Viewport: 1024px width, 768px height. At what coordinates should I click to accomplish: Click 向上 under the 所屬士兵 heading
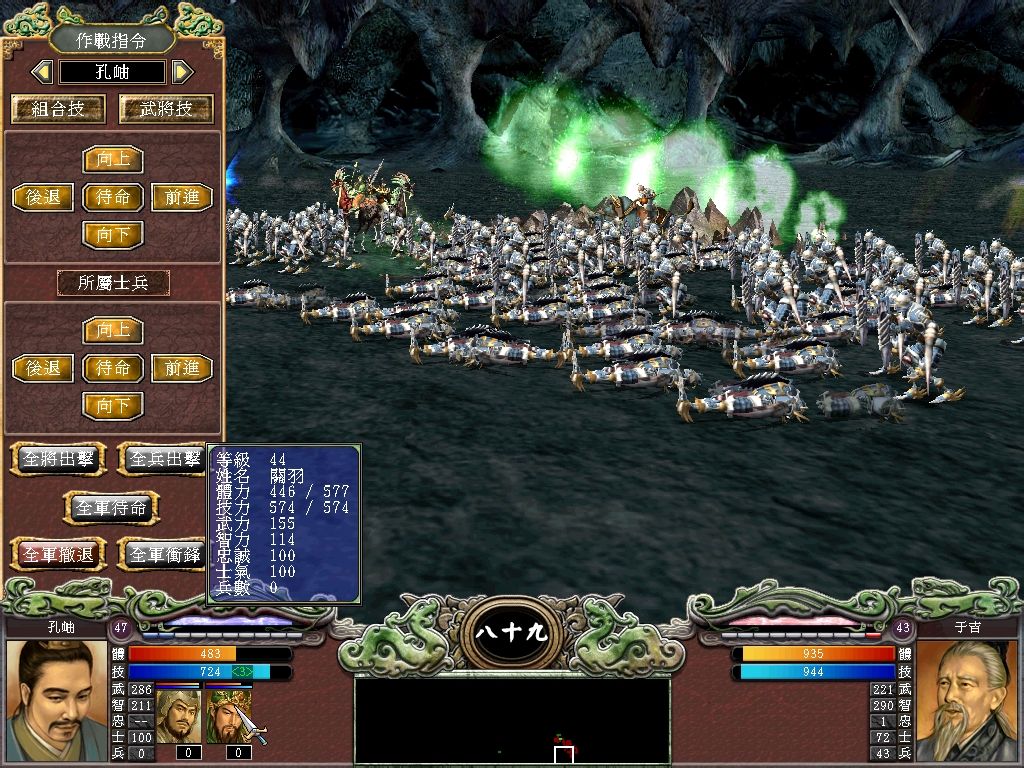point(112,330)
